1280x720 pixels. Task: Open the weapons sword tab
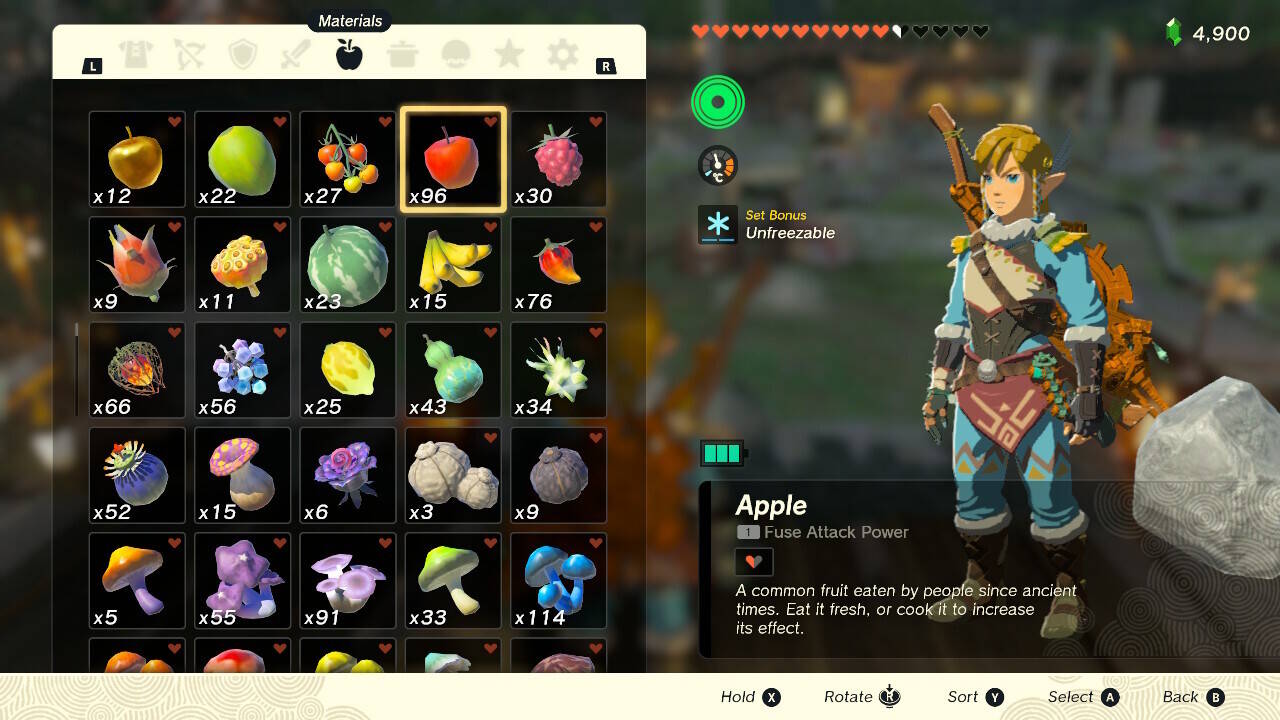(296, 55)
